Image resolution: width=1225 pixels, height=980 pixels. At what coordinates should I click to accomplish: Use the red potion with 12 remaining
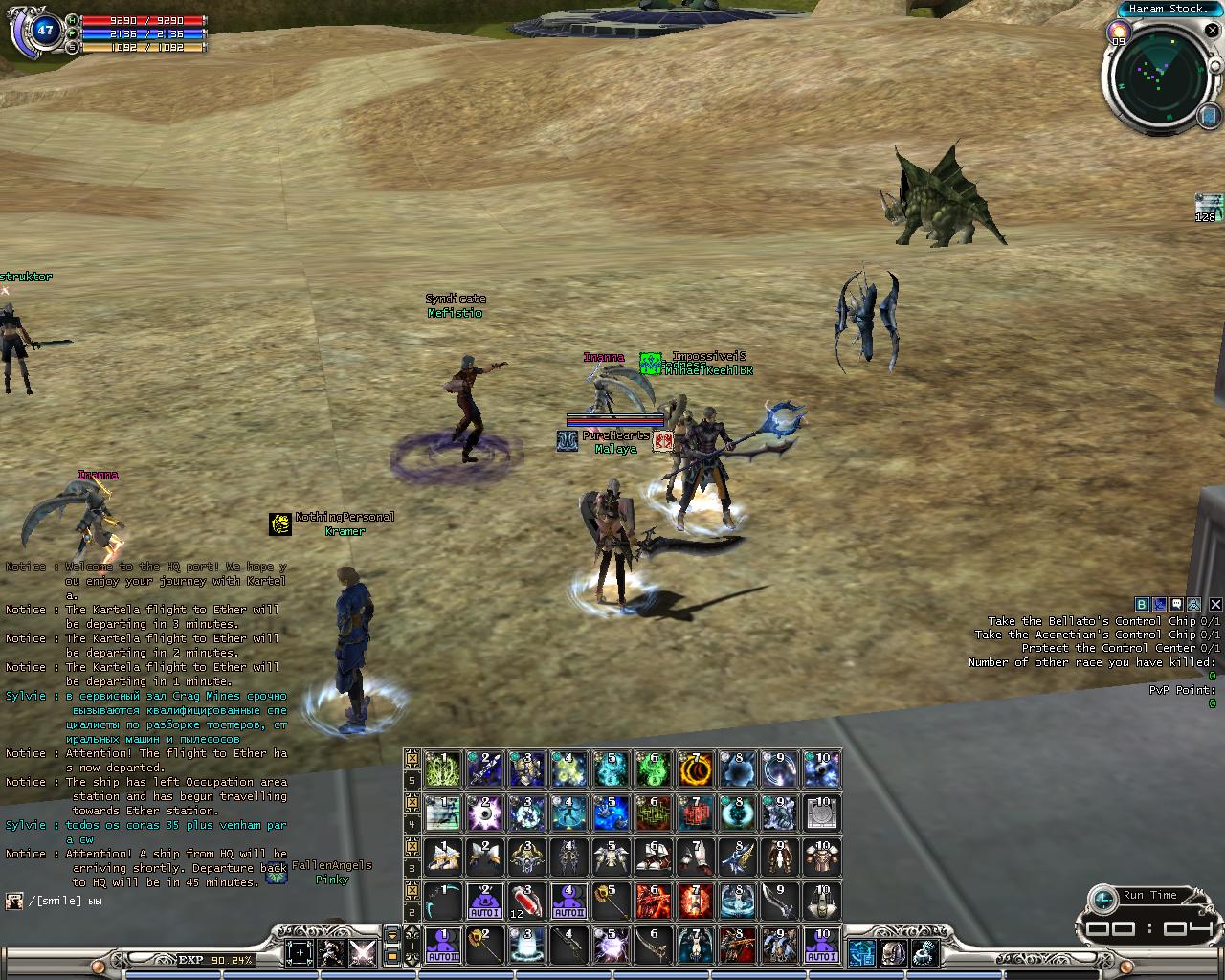tap(526, 901)
